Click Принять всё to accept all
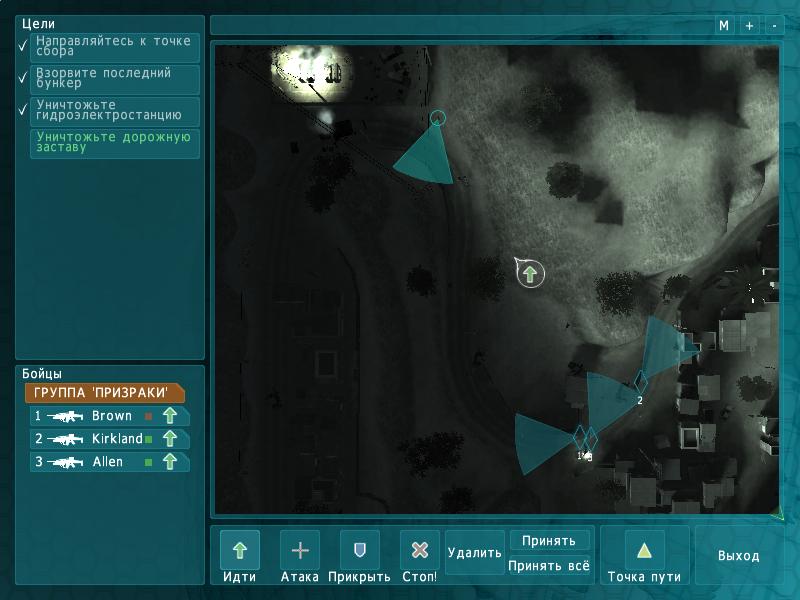Viewport: 800px width, 600px height. point(549,565)
